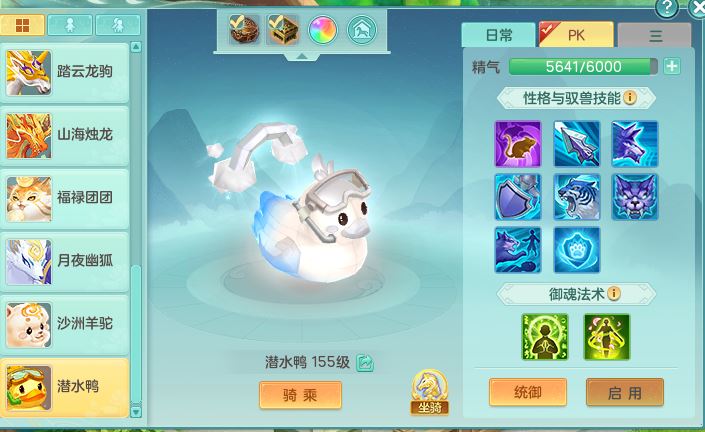Select the 潜水鸭 mount entry
Screen dimensions: 705x432
[66, 387]
